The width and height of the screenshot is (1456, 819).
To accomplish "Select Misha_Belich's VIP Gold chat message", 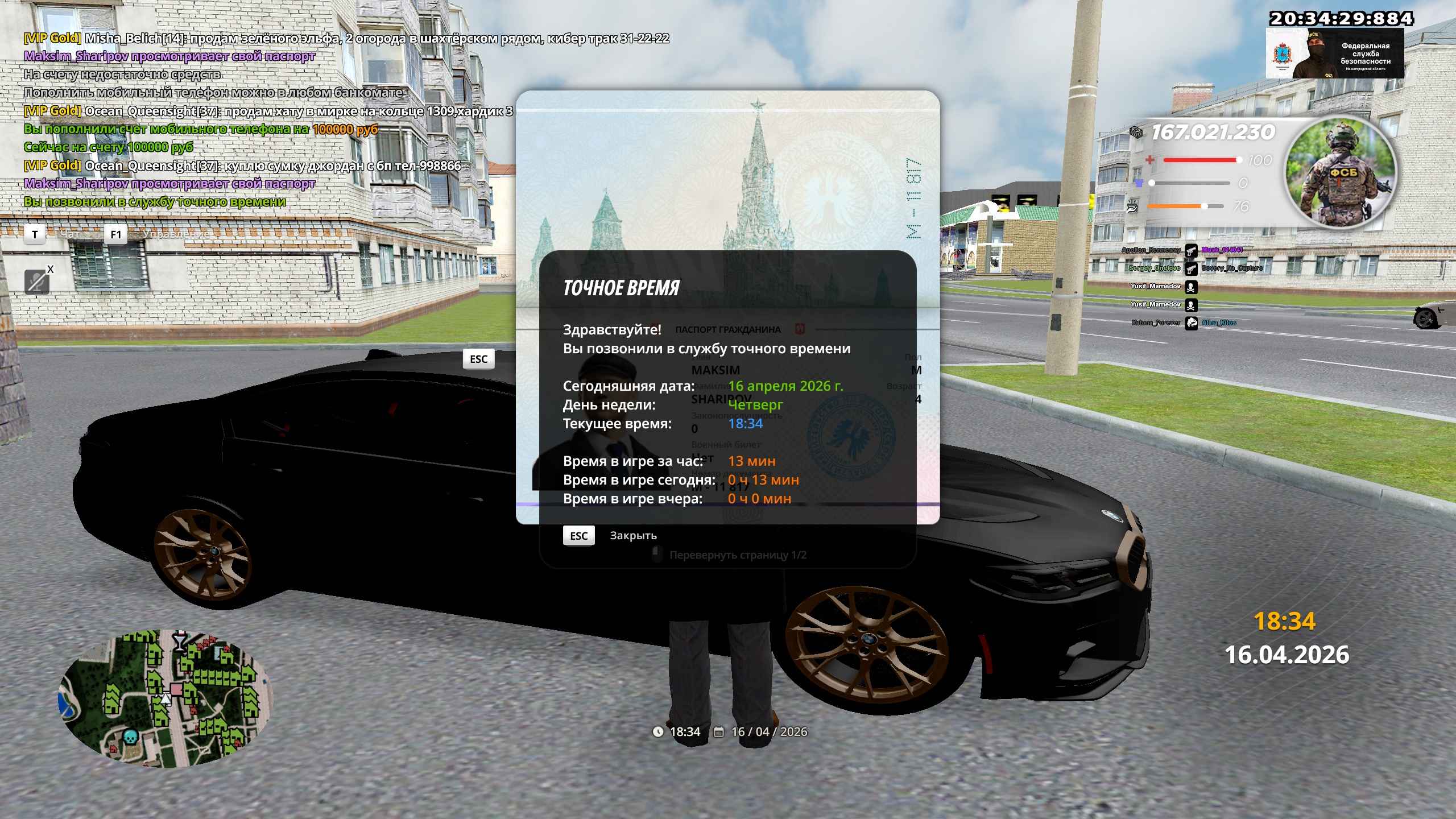I will tap(346, 39).
